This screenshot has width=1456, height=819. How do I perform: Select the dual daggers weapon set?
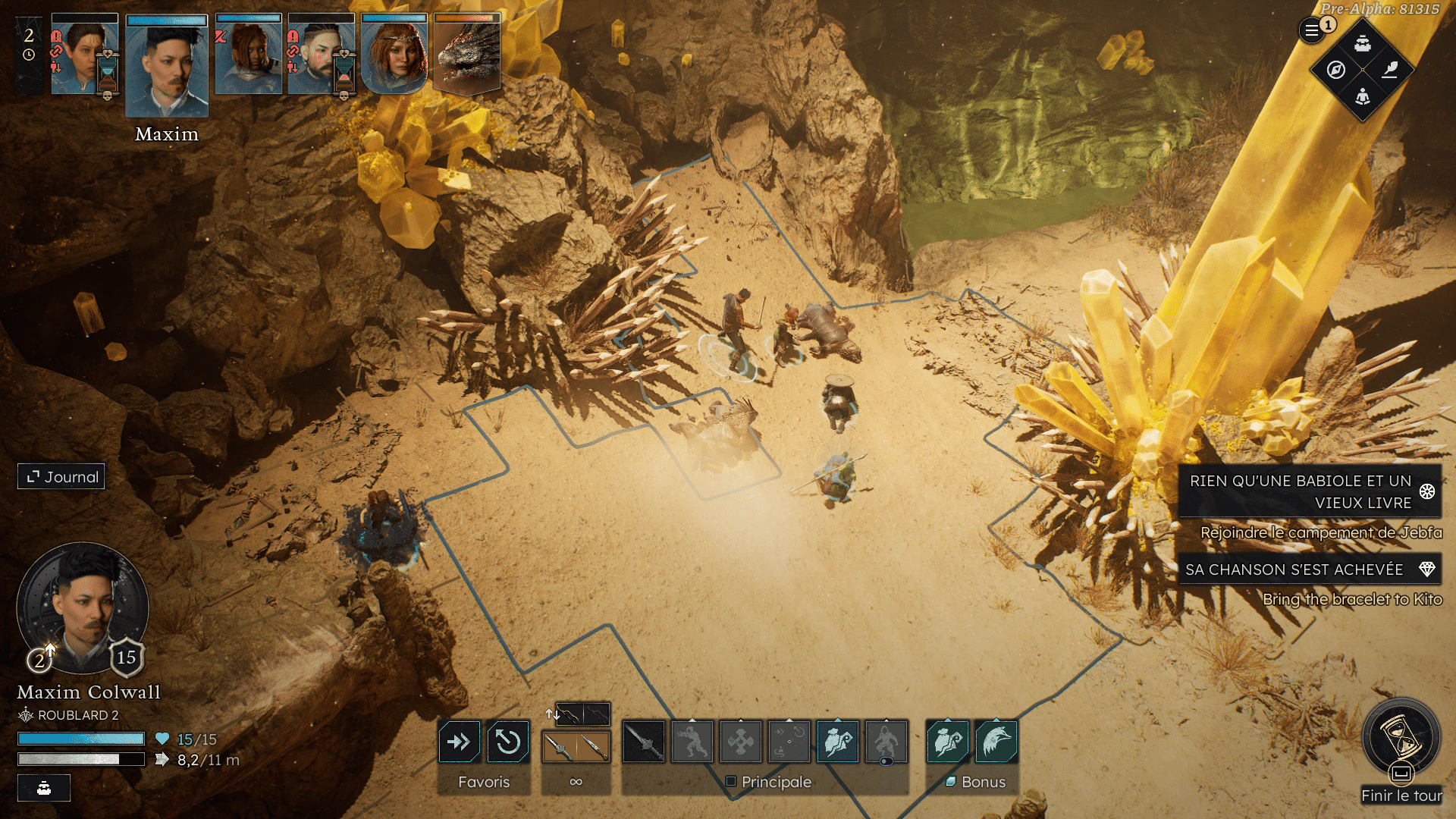[x=576, y=747]
